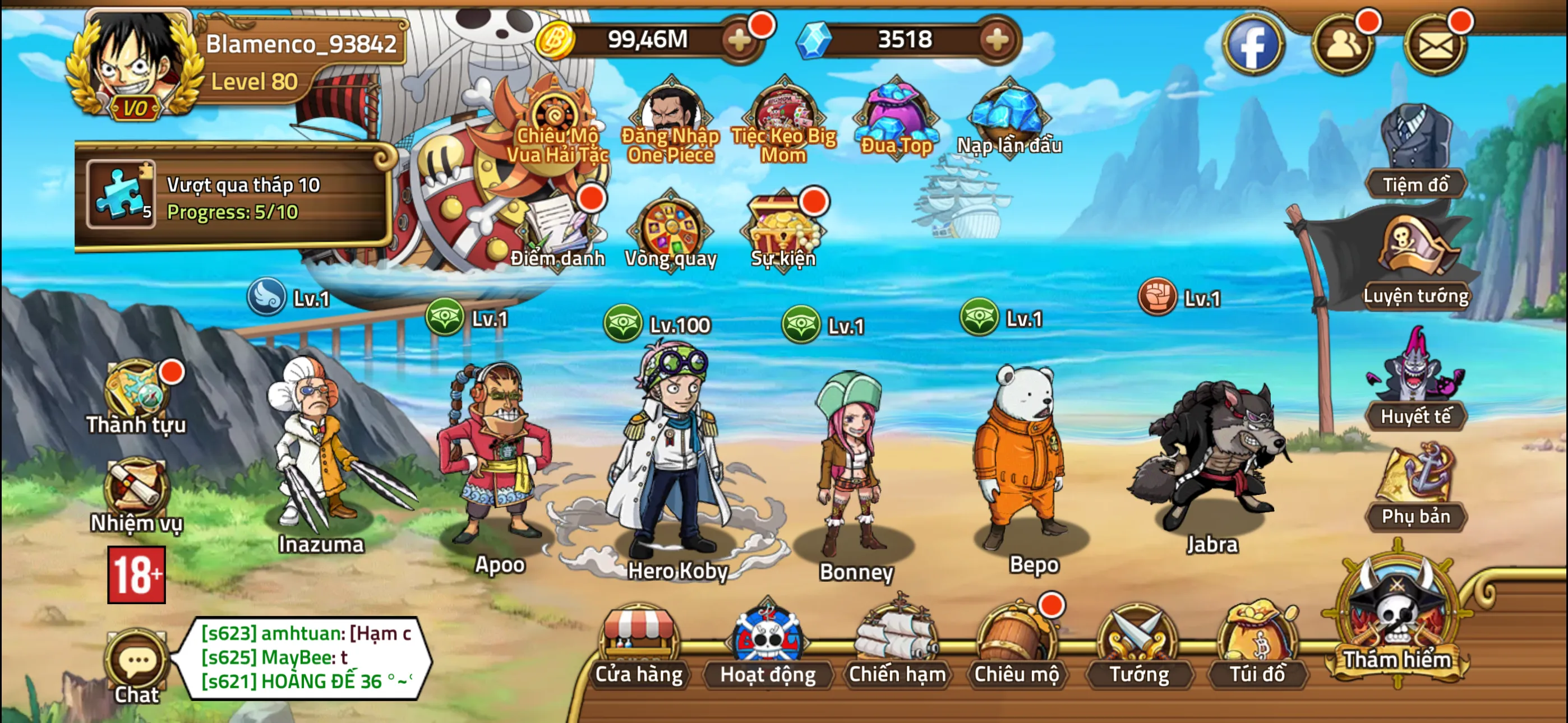Add gold with the coin plus button
This screenshot has width=1568, height=723.
tap(740, 41)
